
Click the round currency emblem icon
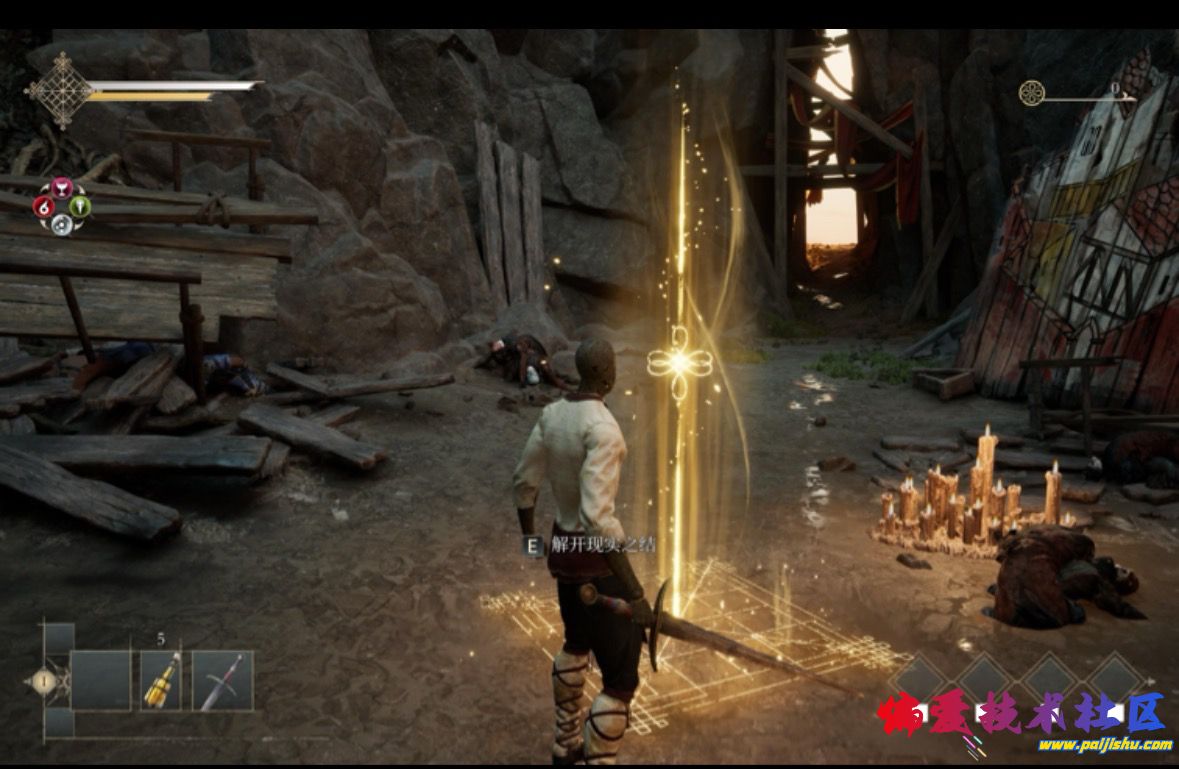(x=1031, y=94)
